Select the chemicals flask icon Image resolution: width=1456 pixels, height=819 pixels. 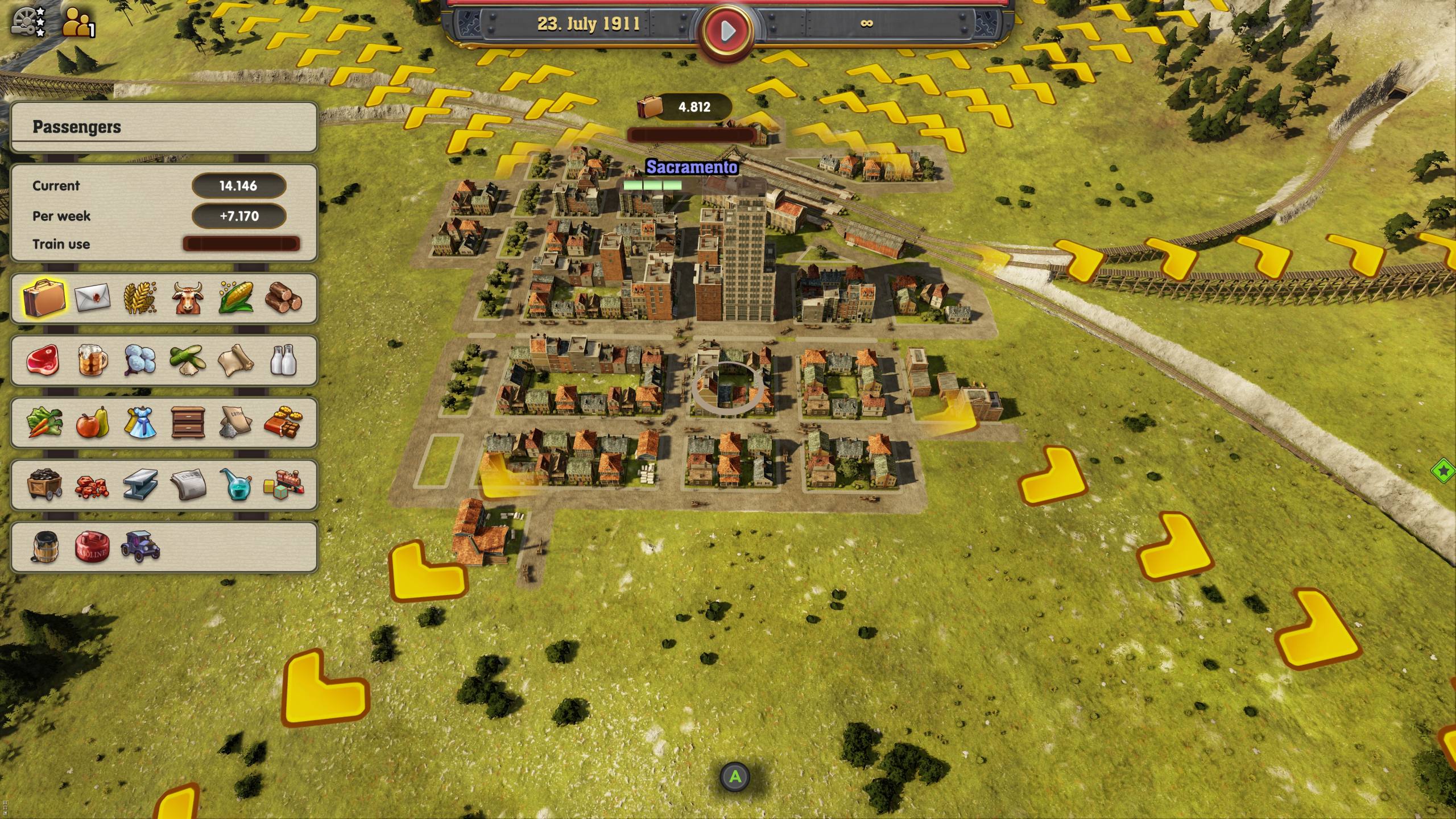235,486
